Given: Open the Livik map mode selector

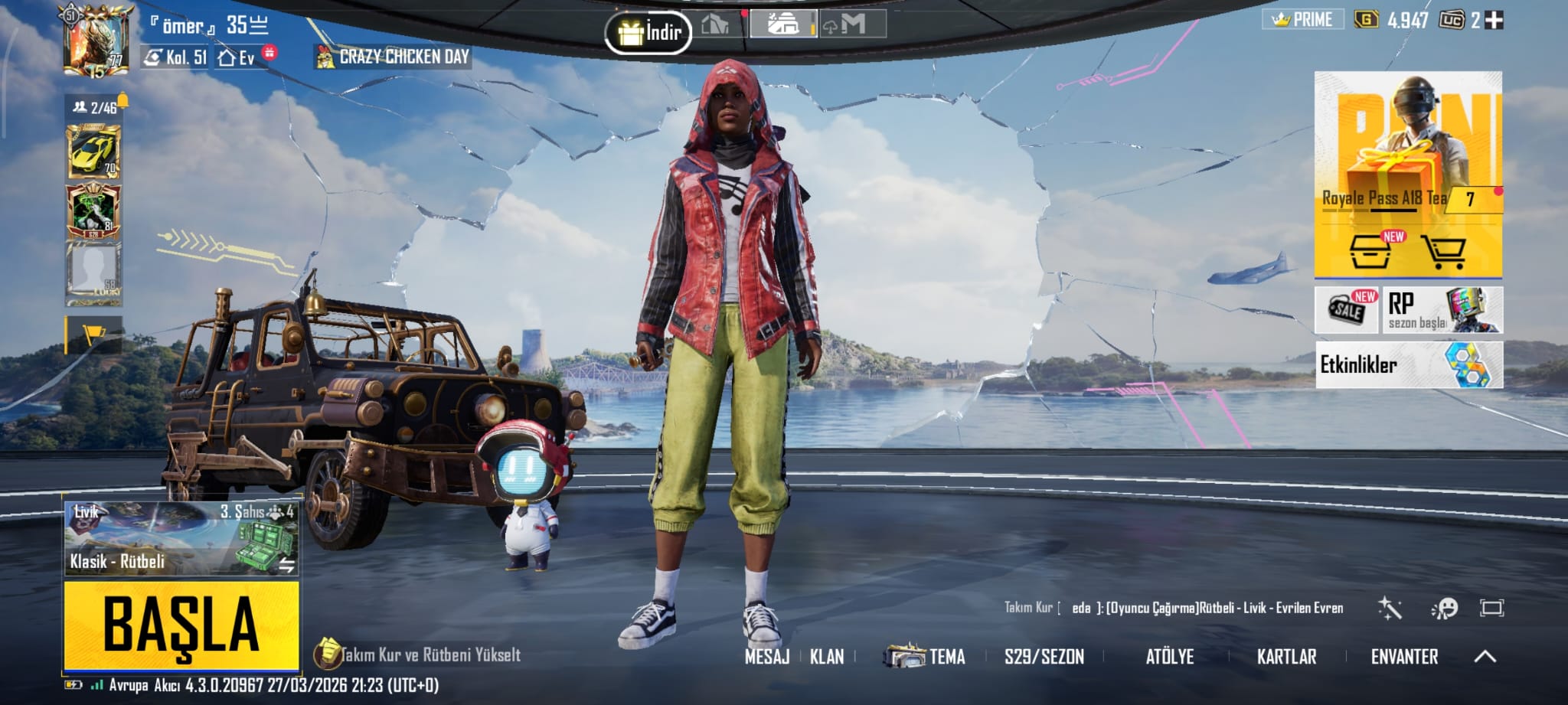Looking at the screenshot, I should [x=181, y=537].
